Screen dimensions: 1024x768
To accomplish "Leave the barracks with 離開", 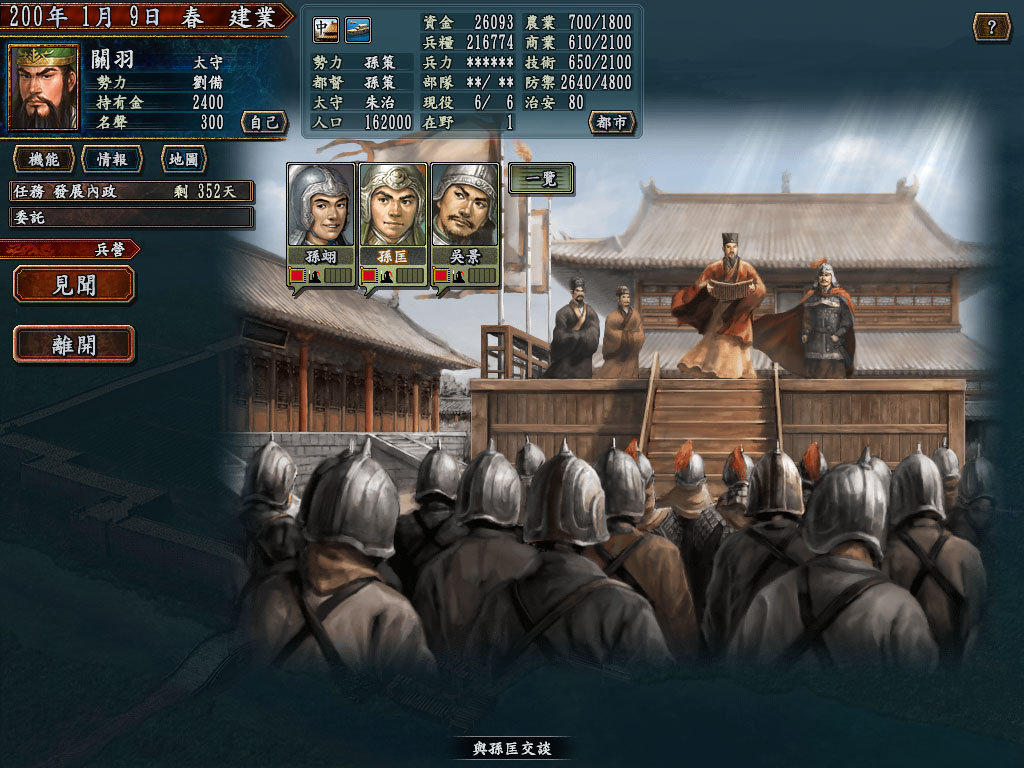I will coord(74,344).
